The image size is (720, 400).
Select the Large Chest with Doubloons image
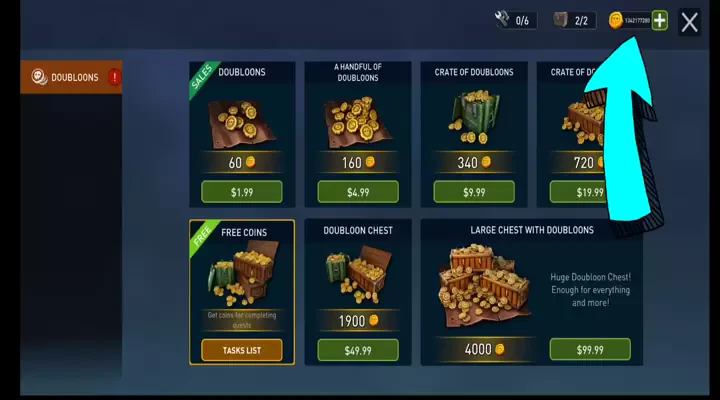point(483,288)
